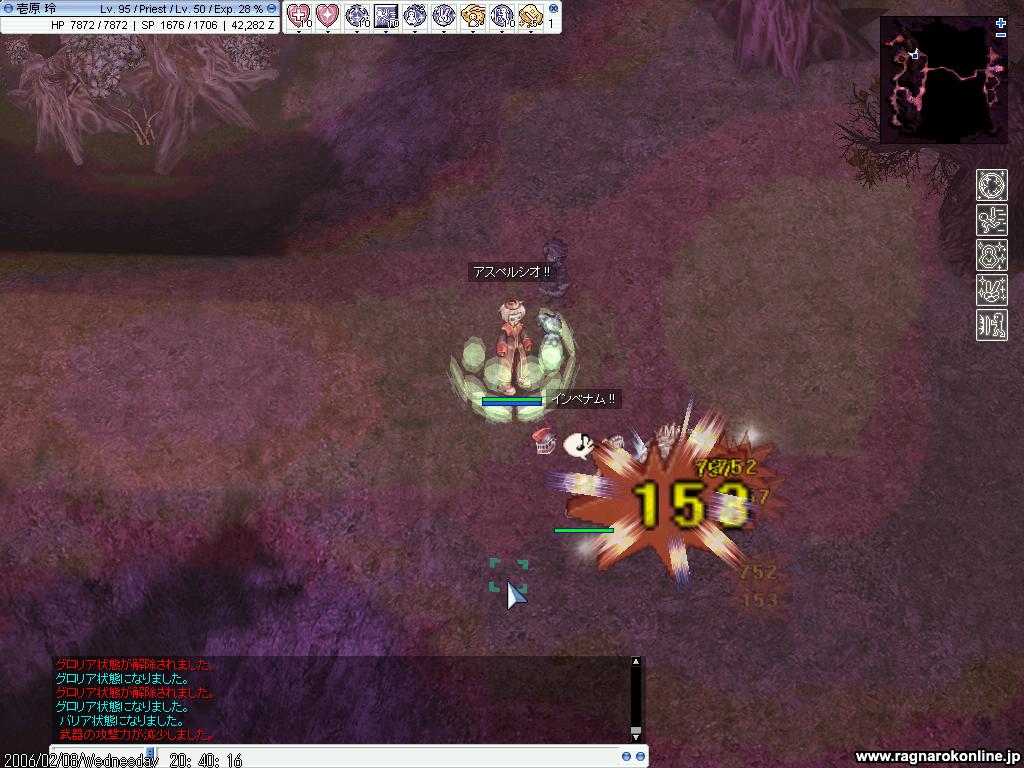
Task: Zoom out the minimap with the minus button
Action: [x=1001, y=35]
